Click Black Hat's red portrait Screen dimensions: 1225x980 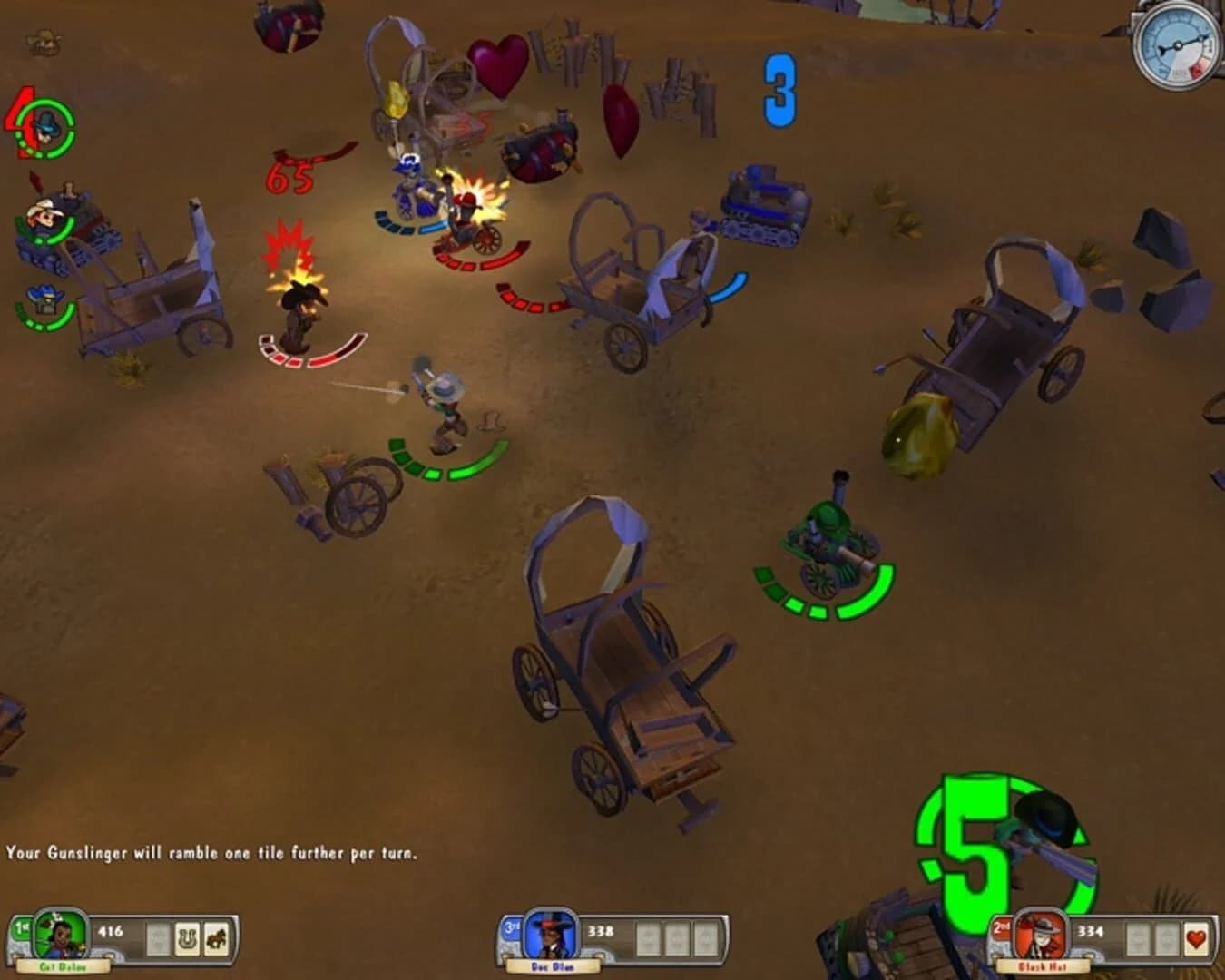[x=1040, y=936]
